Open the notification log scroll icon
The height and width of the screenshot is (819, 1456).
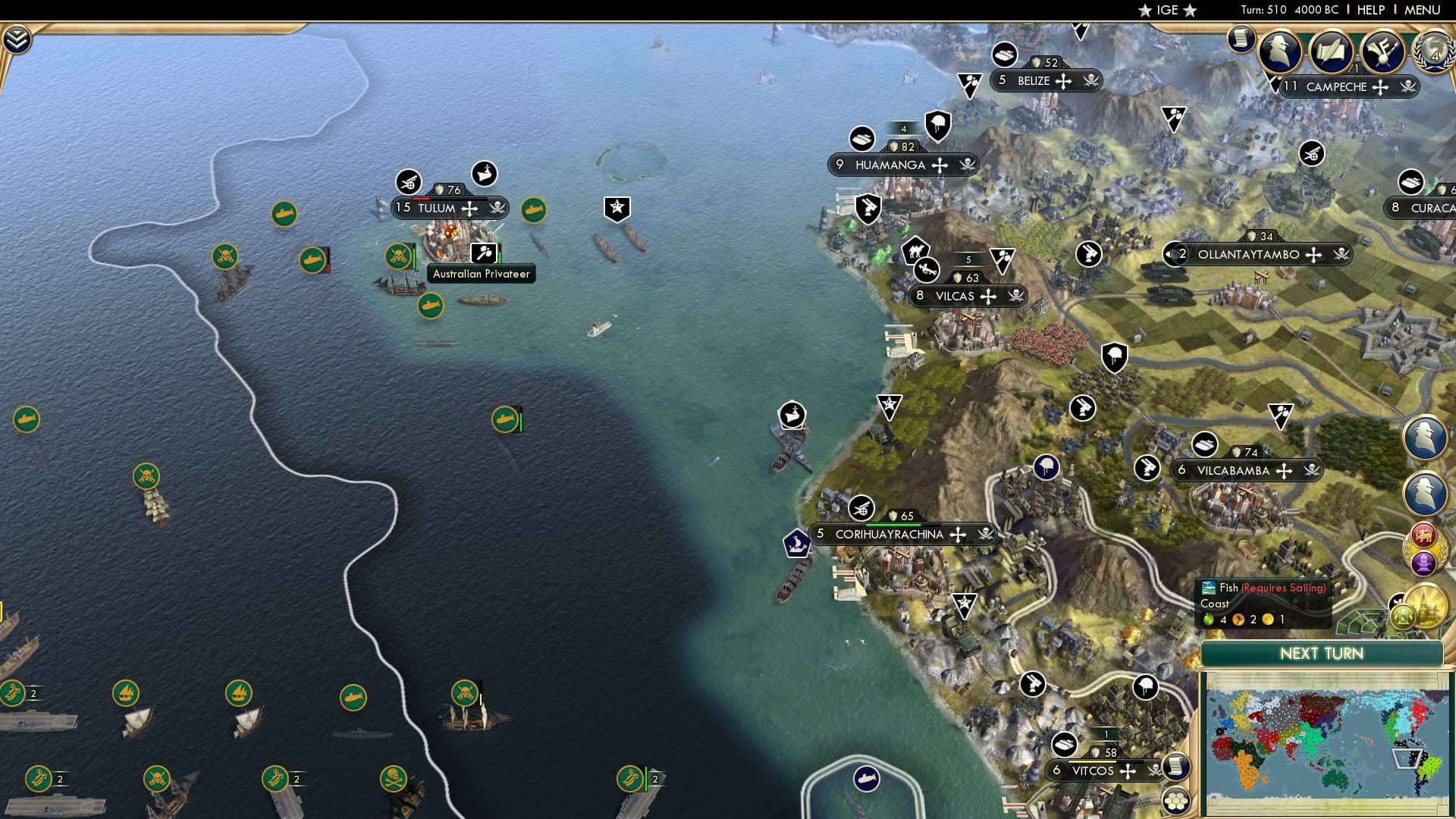[x=1241, y=39]
